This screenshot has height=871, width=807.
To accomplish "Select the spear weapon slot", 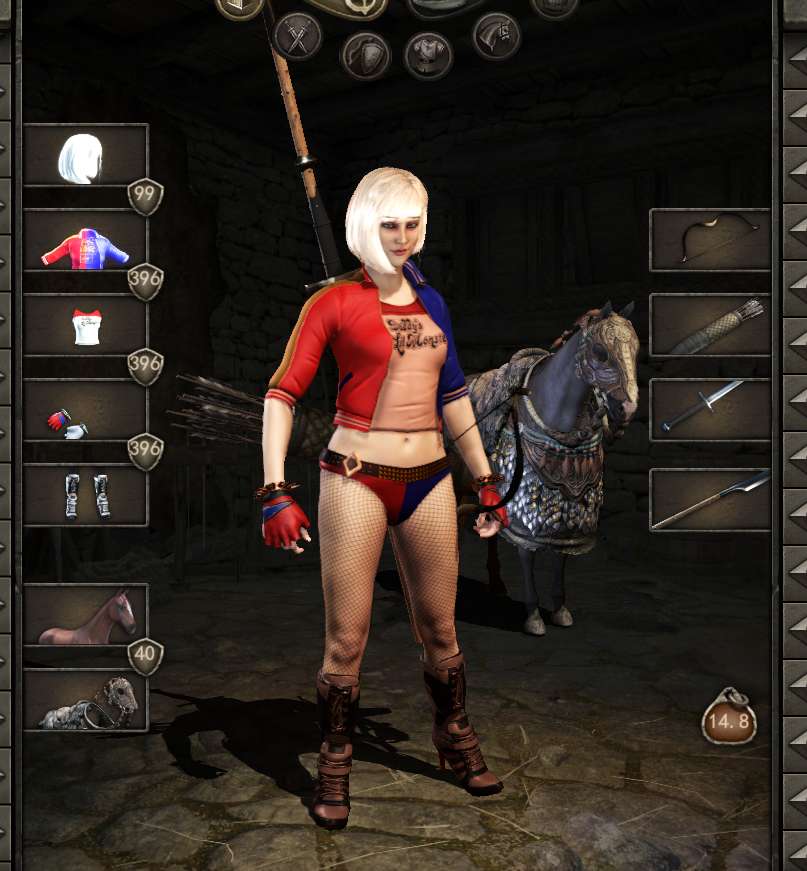I will [x=710, y=500].
